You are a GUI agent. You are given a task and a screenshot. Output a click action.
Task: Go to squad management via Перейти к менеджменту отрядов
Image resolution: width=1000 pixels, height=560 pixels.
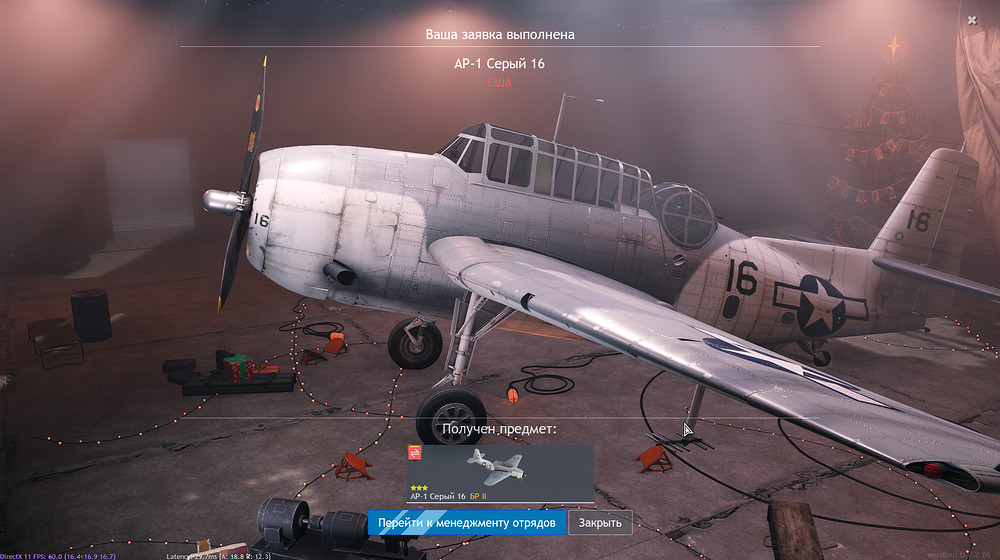tap(467, 523)
